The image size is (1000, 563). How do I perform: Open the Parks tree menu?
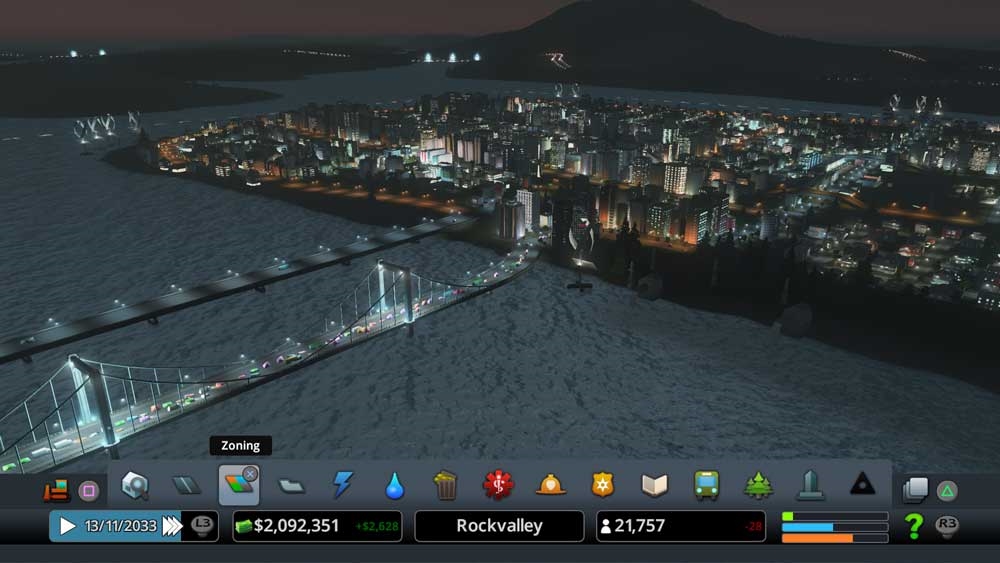(758, 486)
